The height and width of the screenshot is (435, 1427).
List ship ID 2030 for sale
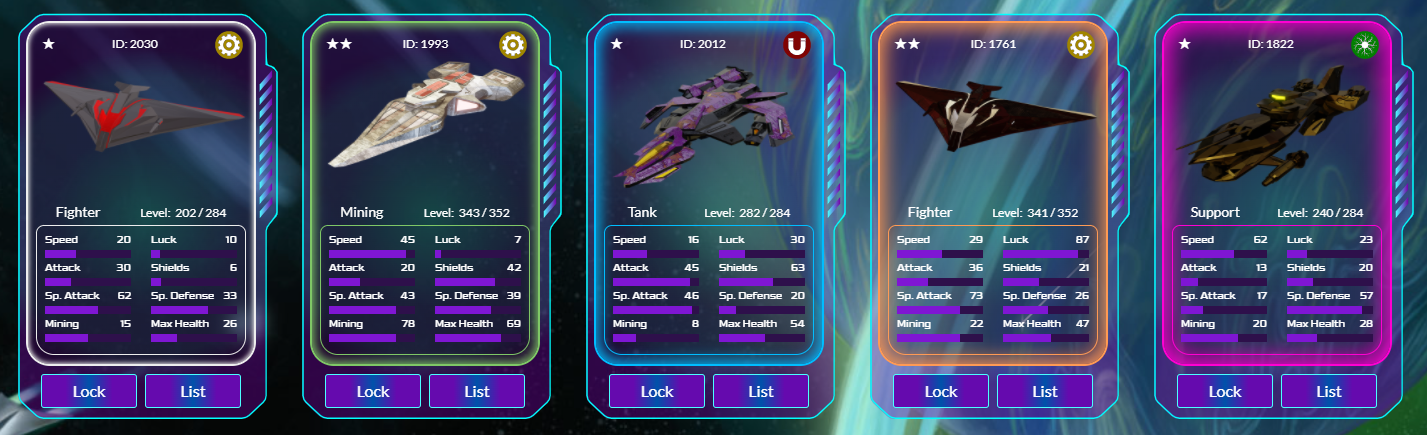pos(193,391)
